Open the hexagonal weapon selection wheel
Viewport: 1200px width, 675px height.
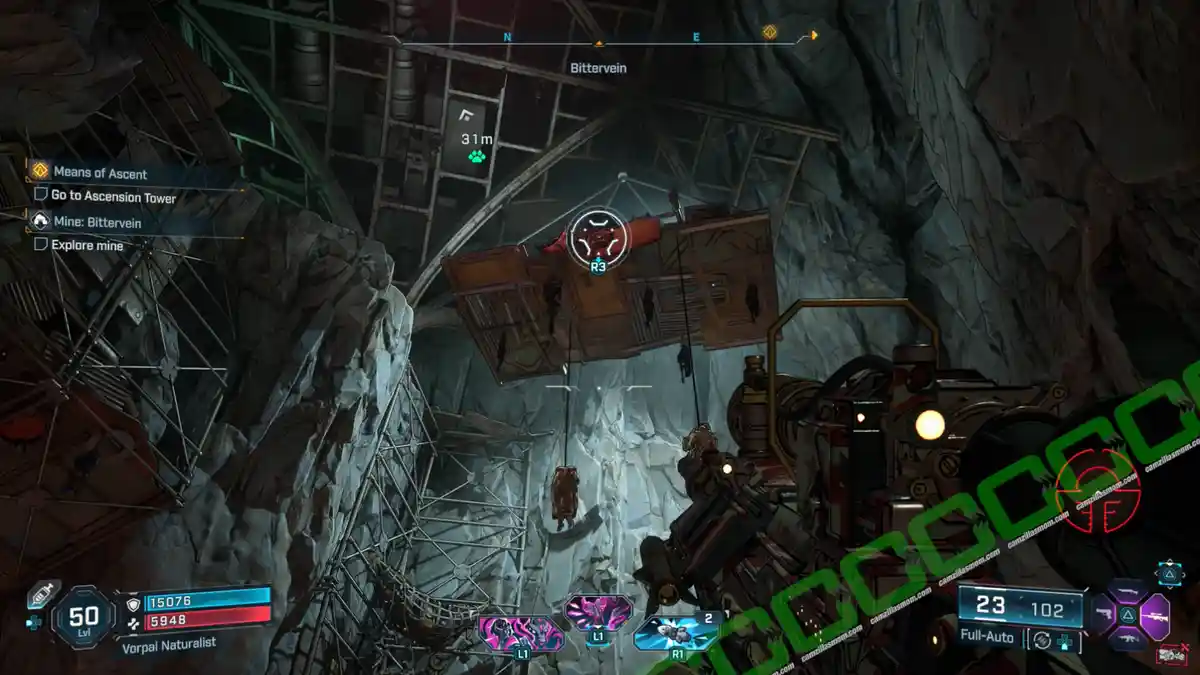[1140, 614]
